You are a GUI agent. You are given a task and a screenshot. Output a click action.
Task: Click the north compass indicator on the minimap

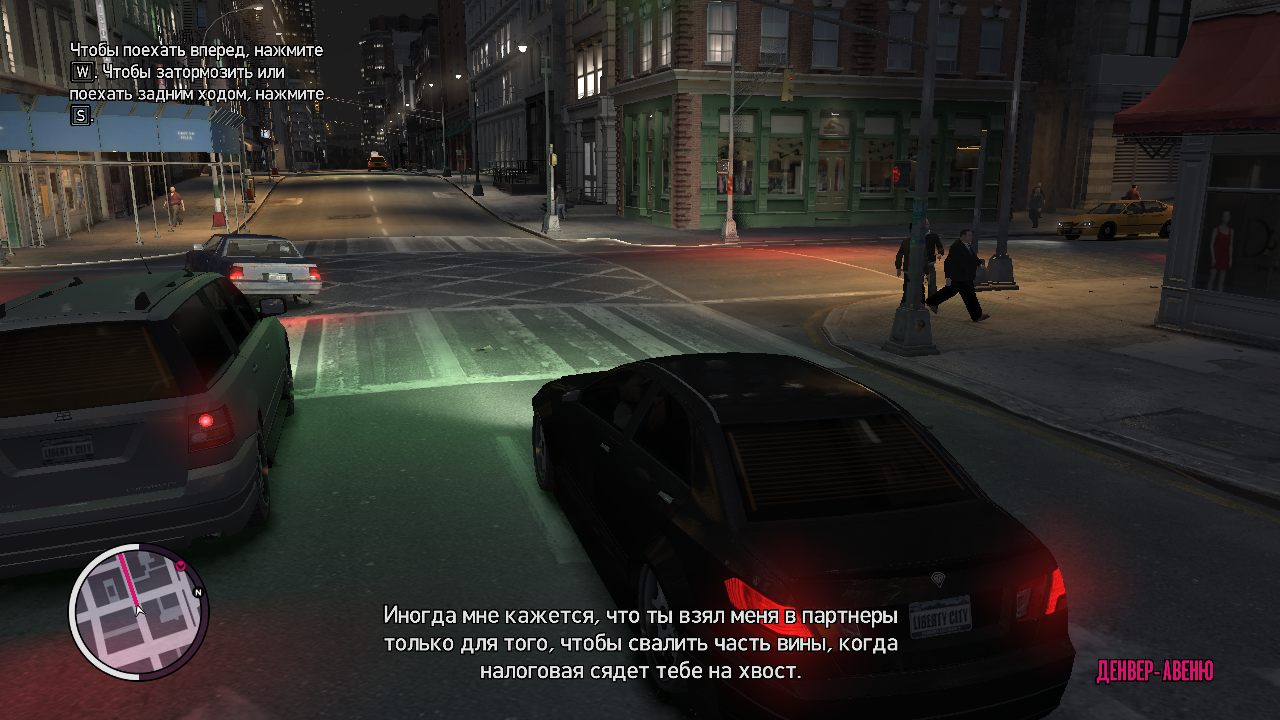(198, 593)
